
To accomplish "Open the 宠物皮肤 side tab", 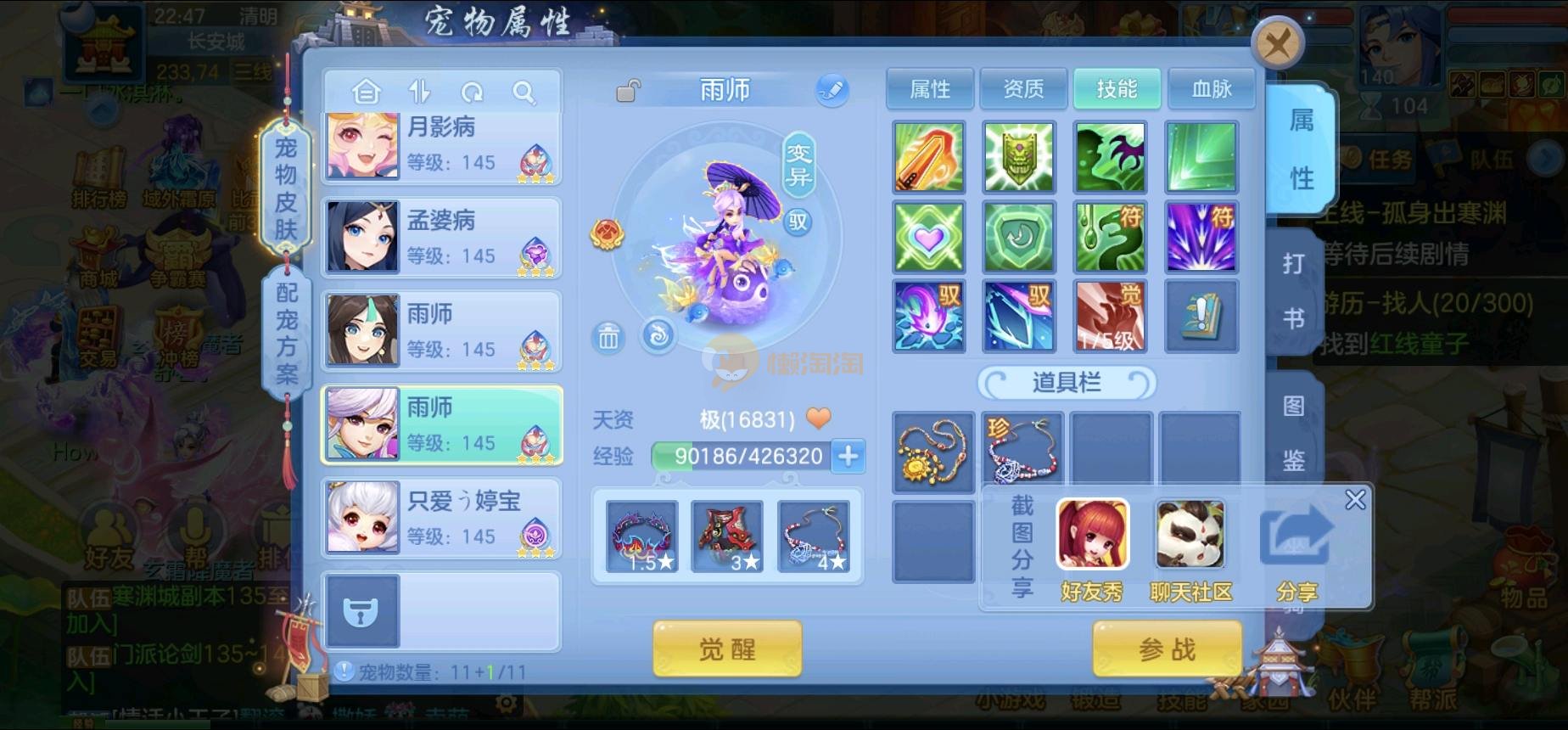I will pyautogui.click(x=286, y=188).
